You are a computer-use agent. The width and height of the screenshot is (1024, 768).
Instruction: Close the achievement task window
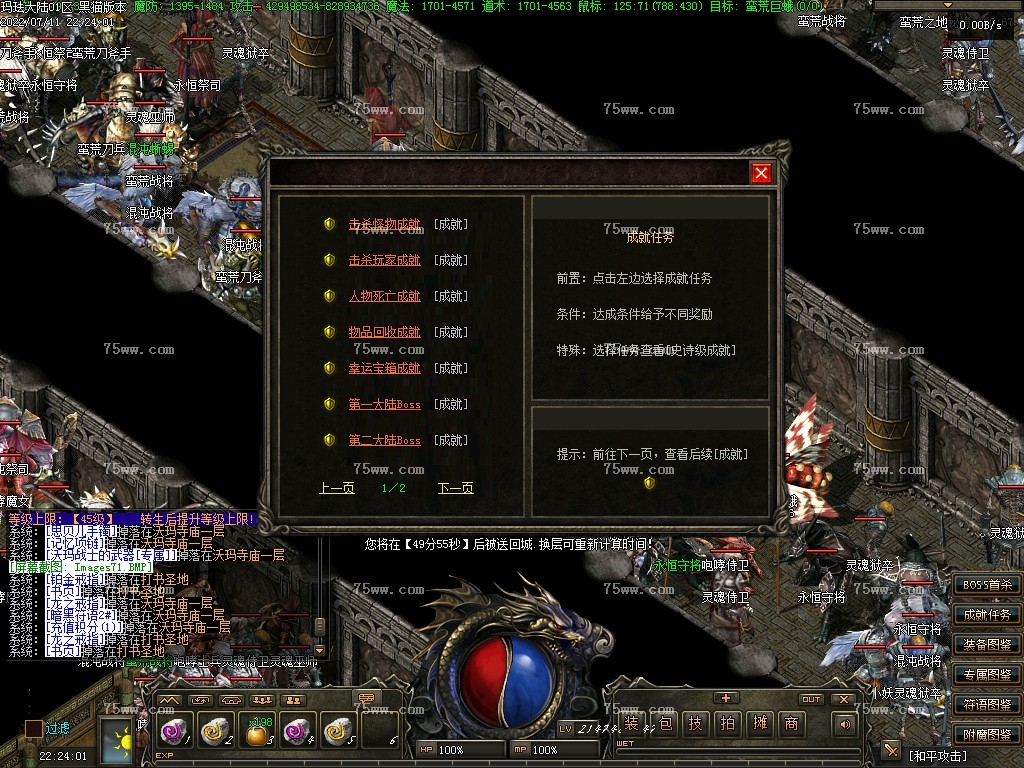(x=761, y=174)
